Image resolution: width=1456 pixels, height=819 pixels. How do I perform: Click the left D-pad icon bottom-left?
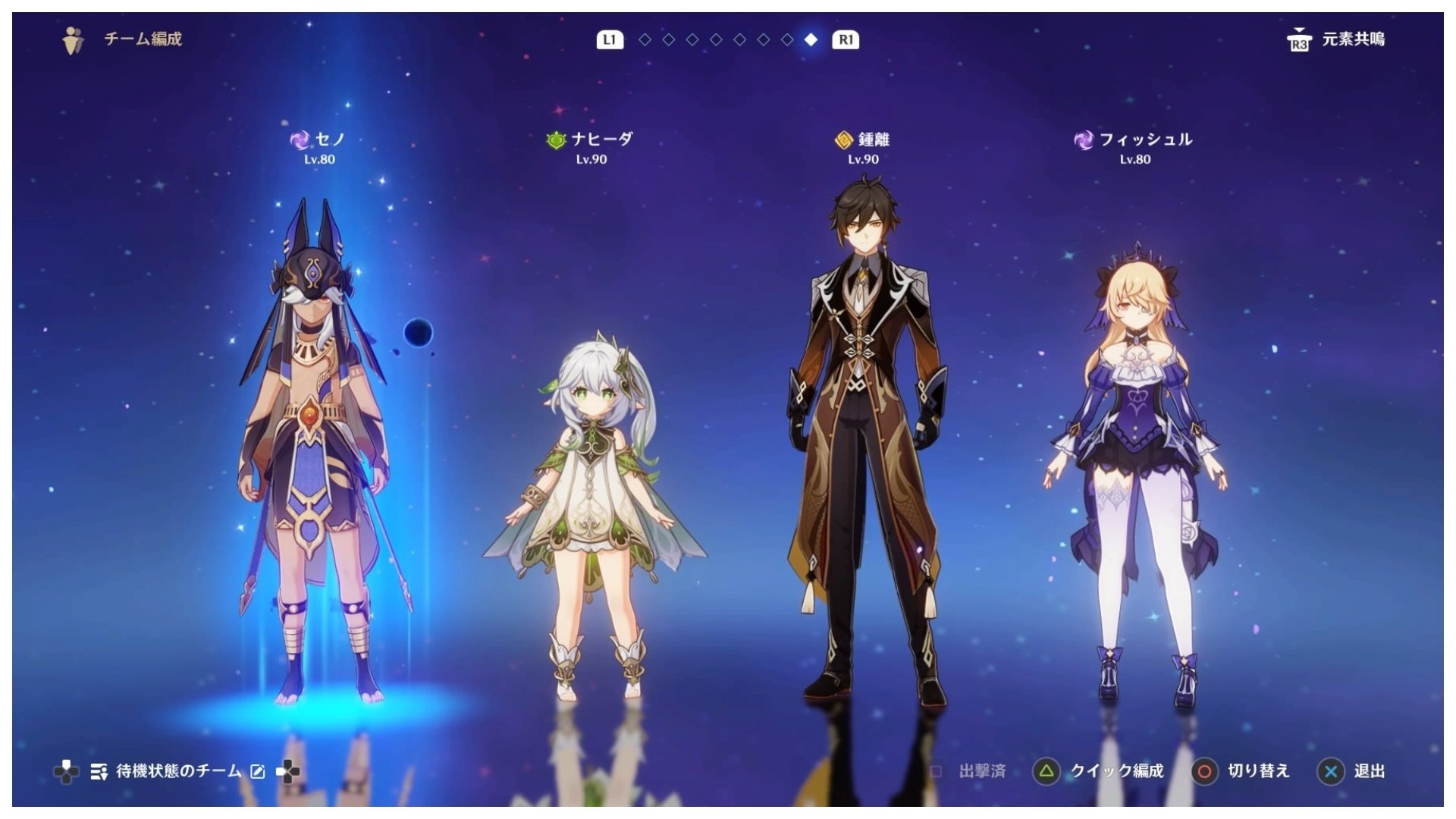(x=68, y=770)
